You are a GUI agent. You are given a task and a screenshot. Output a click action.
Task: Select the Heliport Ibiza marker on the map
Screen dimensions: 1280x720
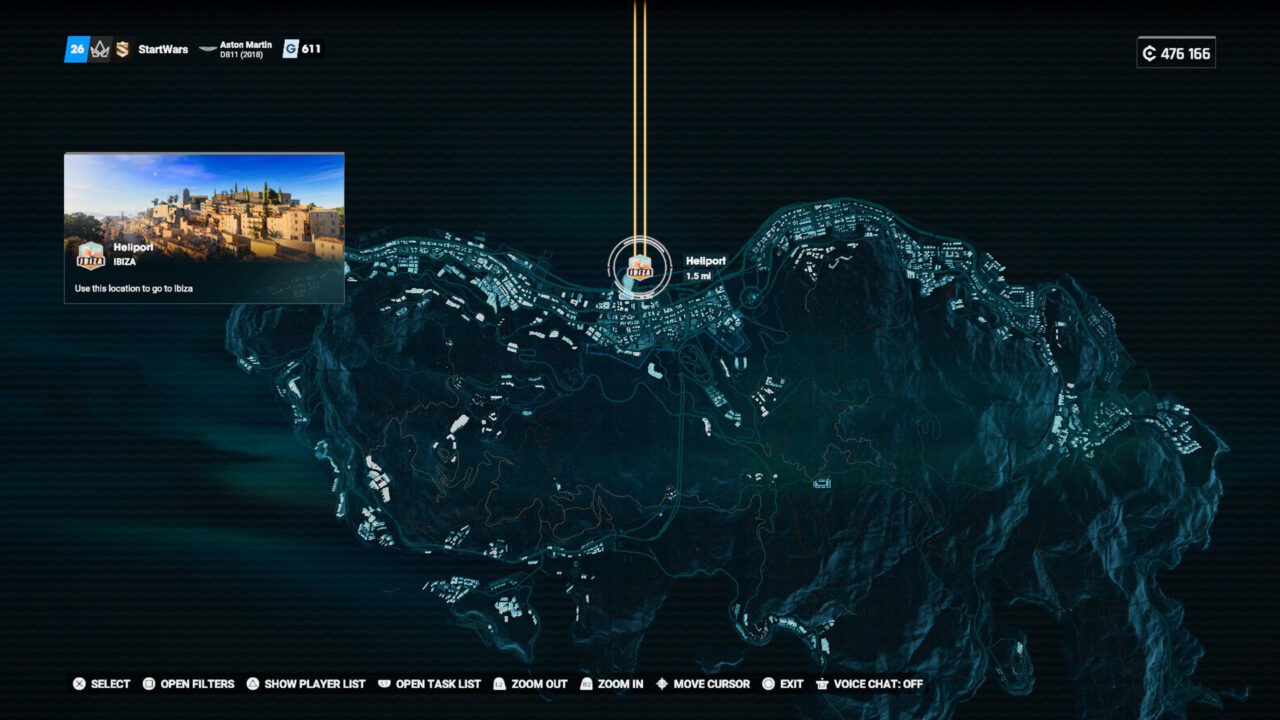click(x=639, y=267)
